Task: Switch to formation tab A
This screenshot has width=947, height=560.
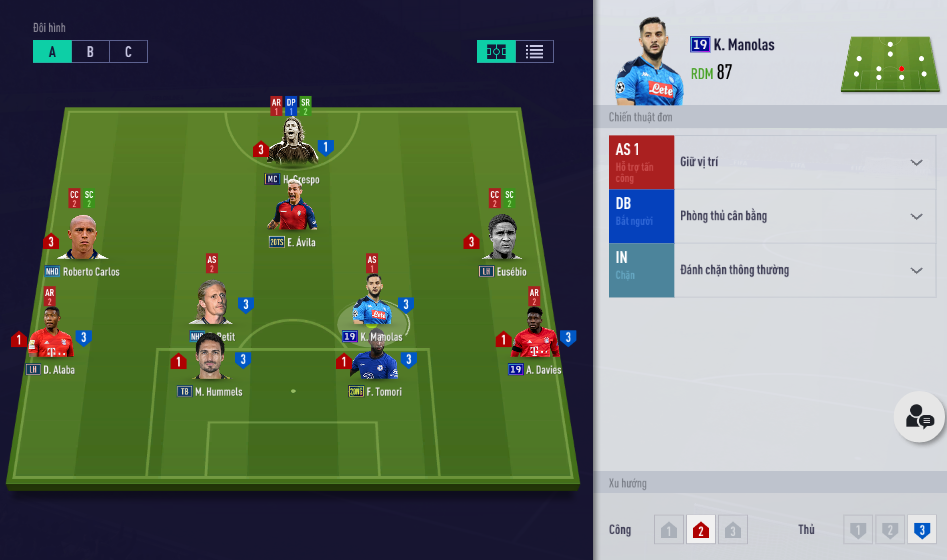Action: [x=52, y=52]
